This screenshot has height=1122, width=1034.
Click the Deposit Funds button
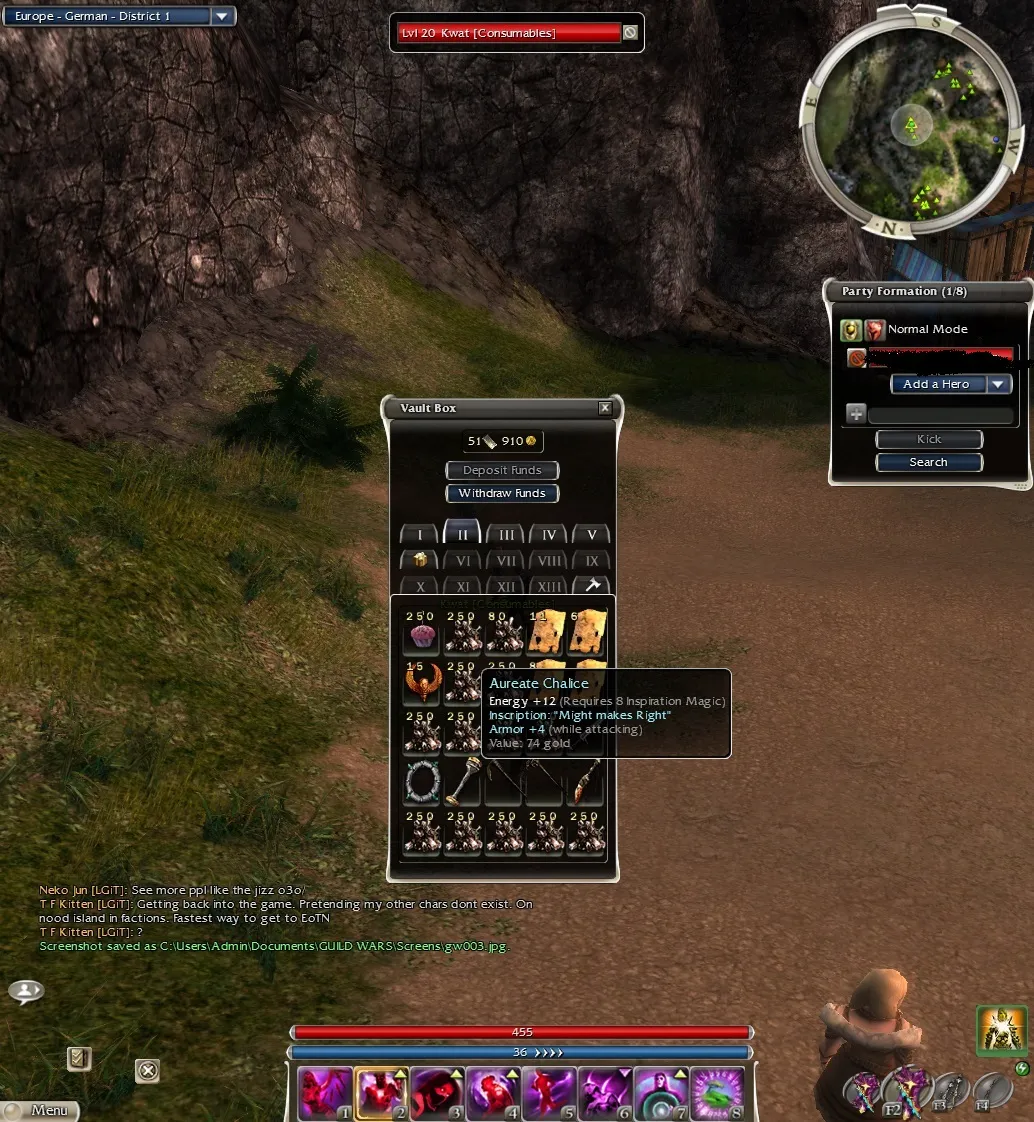(502, 470)
